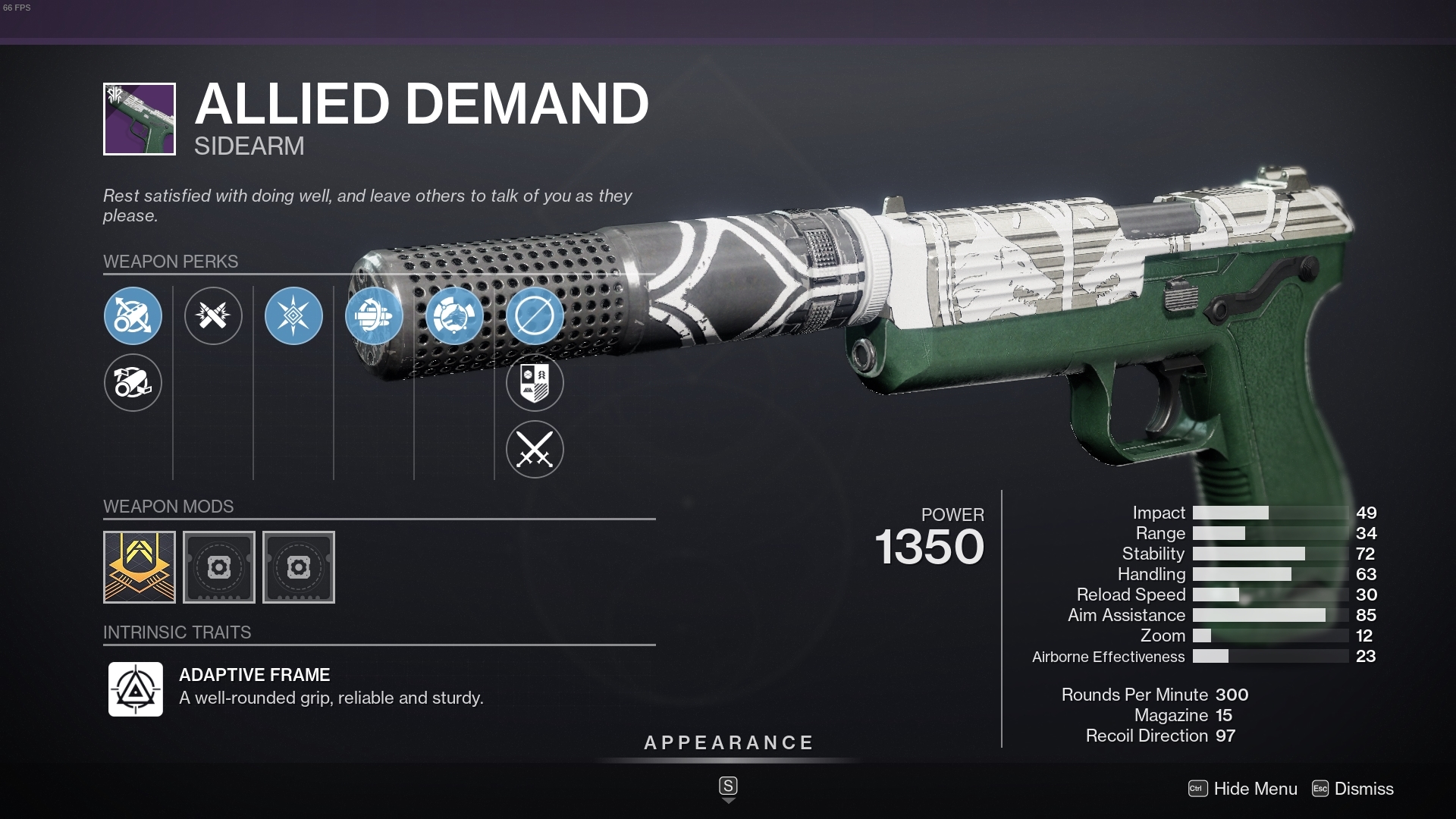Click the Hide Menu option
1456x819 pixels.
coord(1253,789)
